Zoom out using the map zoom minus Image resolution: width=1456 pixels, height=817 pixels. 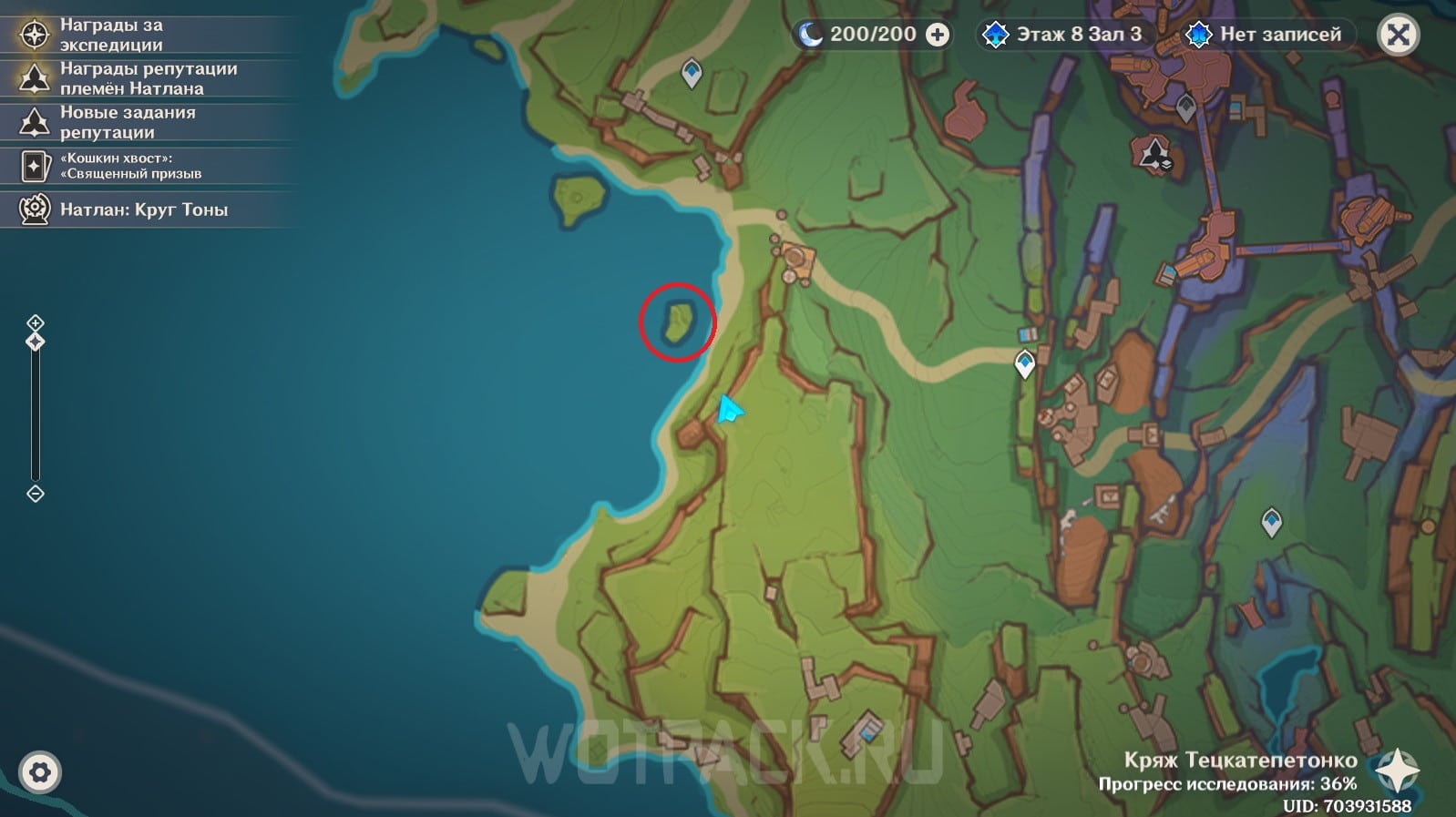[36, 494]
